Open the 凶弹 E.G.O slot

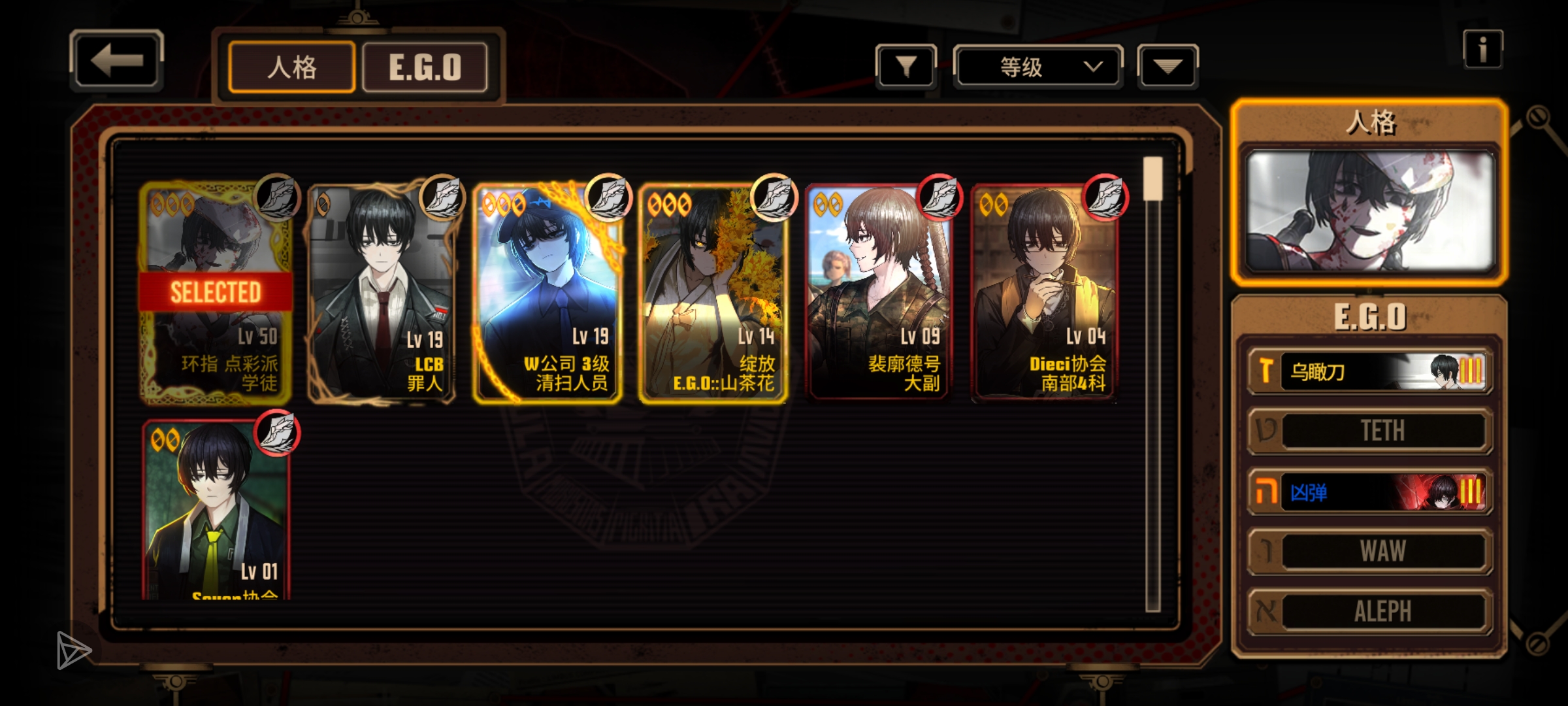tap(1370, 492)
